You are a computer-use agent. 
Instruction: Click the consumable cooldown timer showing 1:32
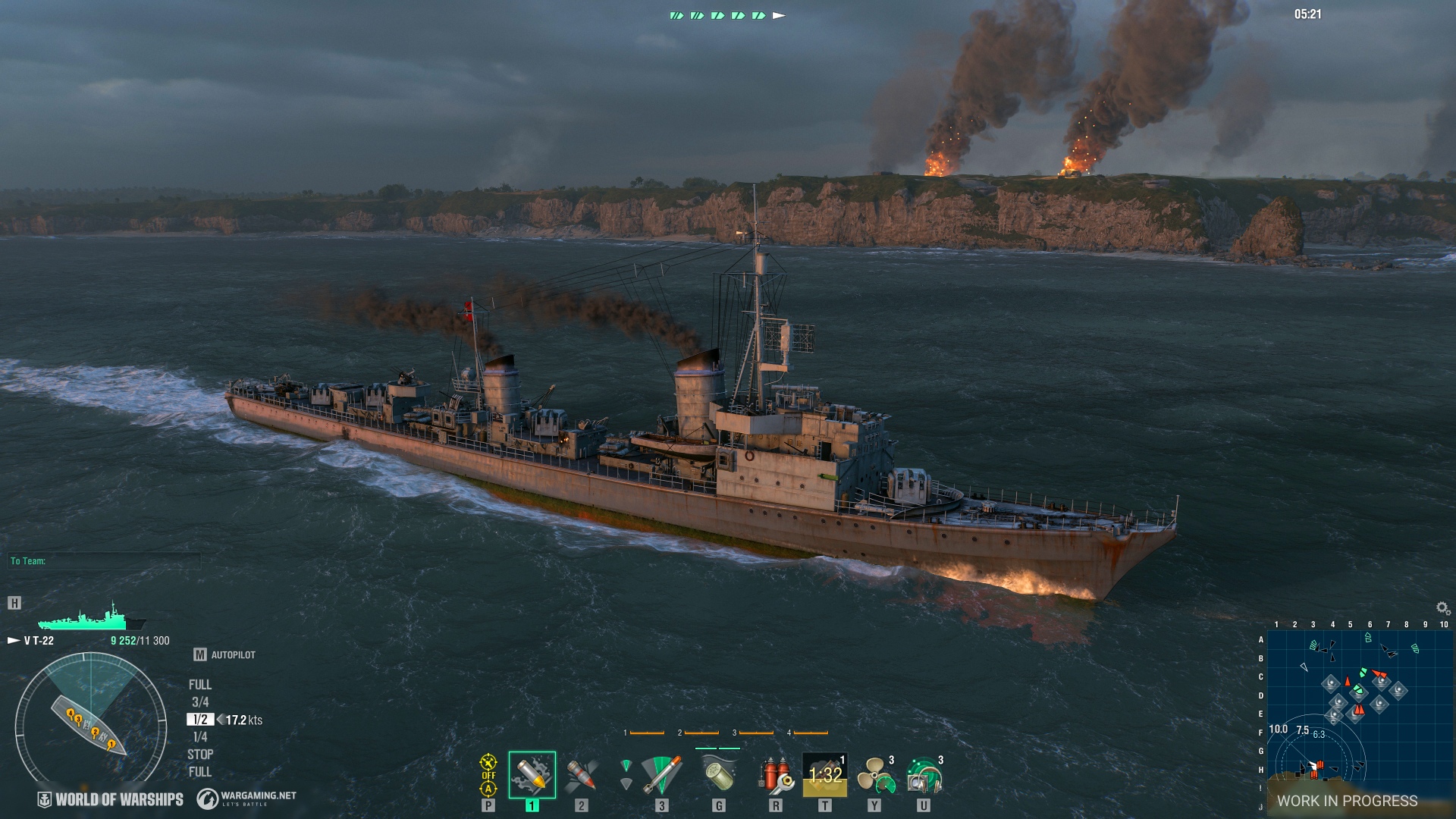pyautogui.click(x=824, y=773)
